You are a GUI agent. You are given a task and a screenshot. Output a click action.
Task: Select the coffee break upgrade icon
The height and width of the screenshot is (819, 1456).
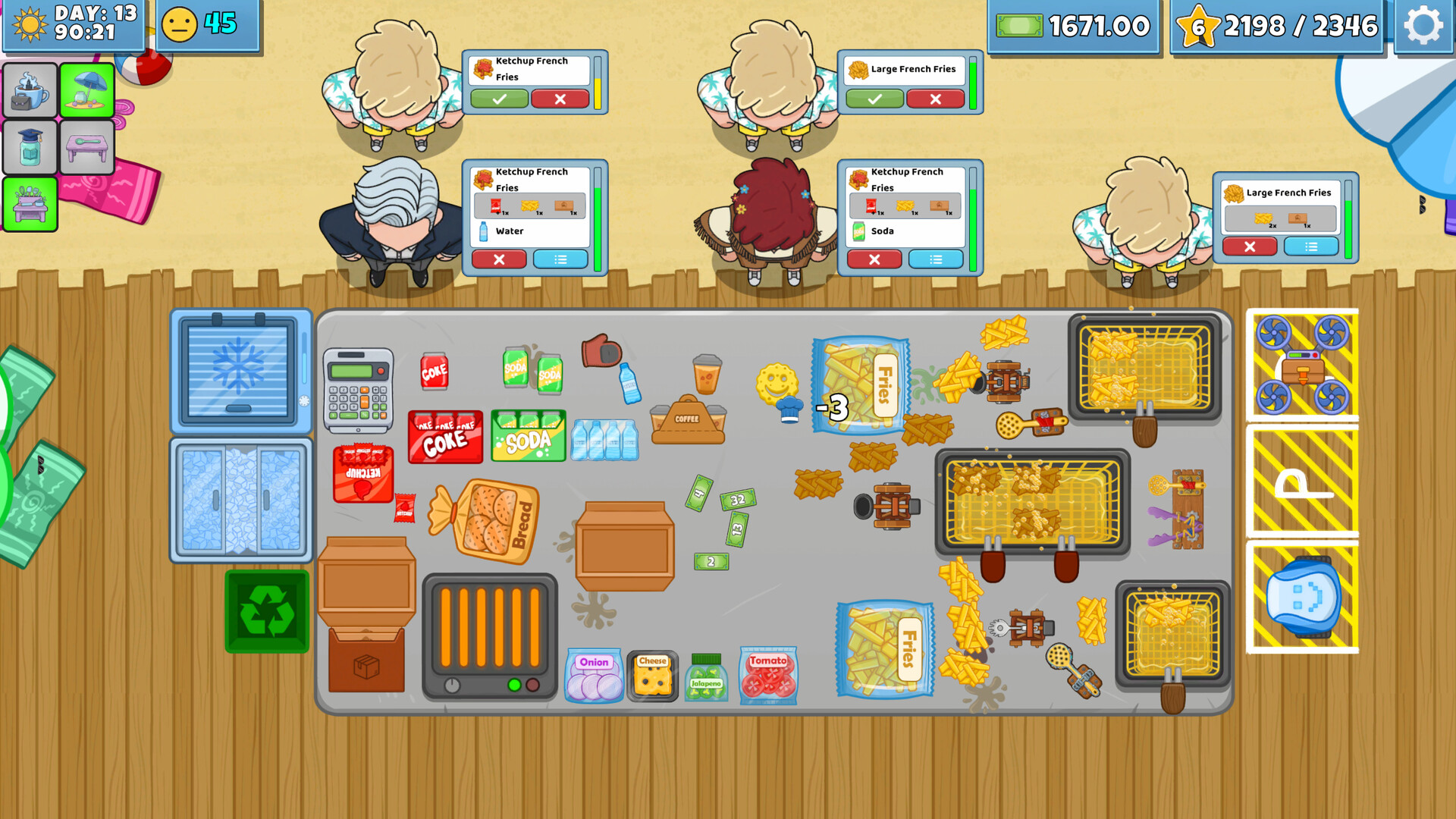[x=29, y=91]
